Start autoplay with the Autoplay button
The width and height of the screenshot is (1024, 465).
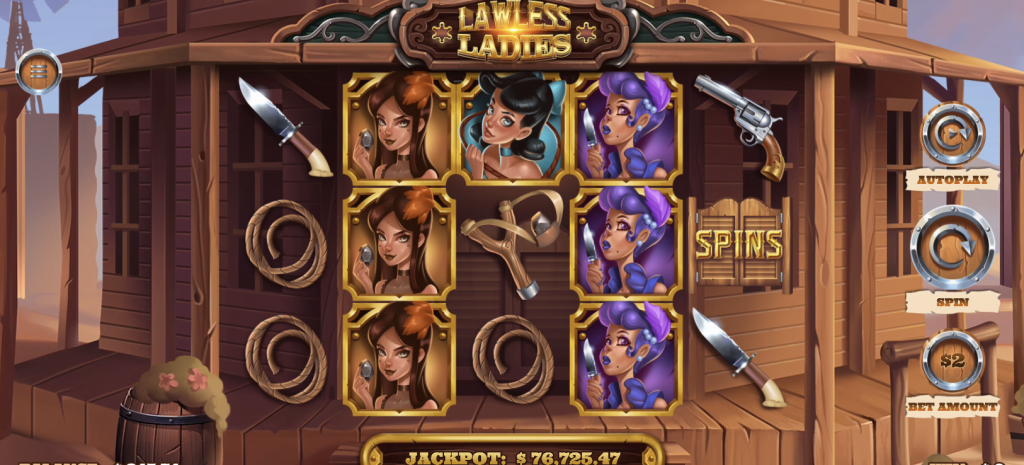pyautogui.click(x=952, y=134)
